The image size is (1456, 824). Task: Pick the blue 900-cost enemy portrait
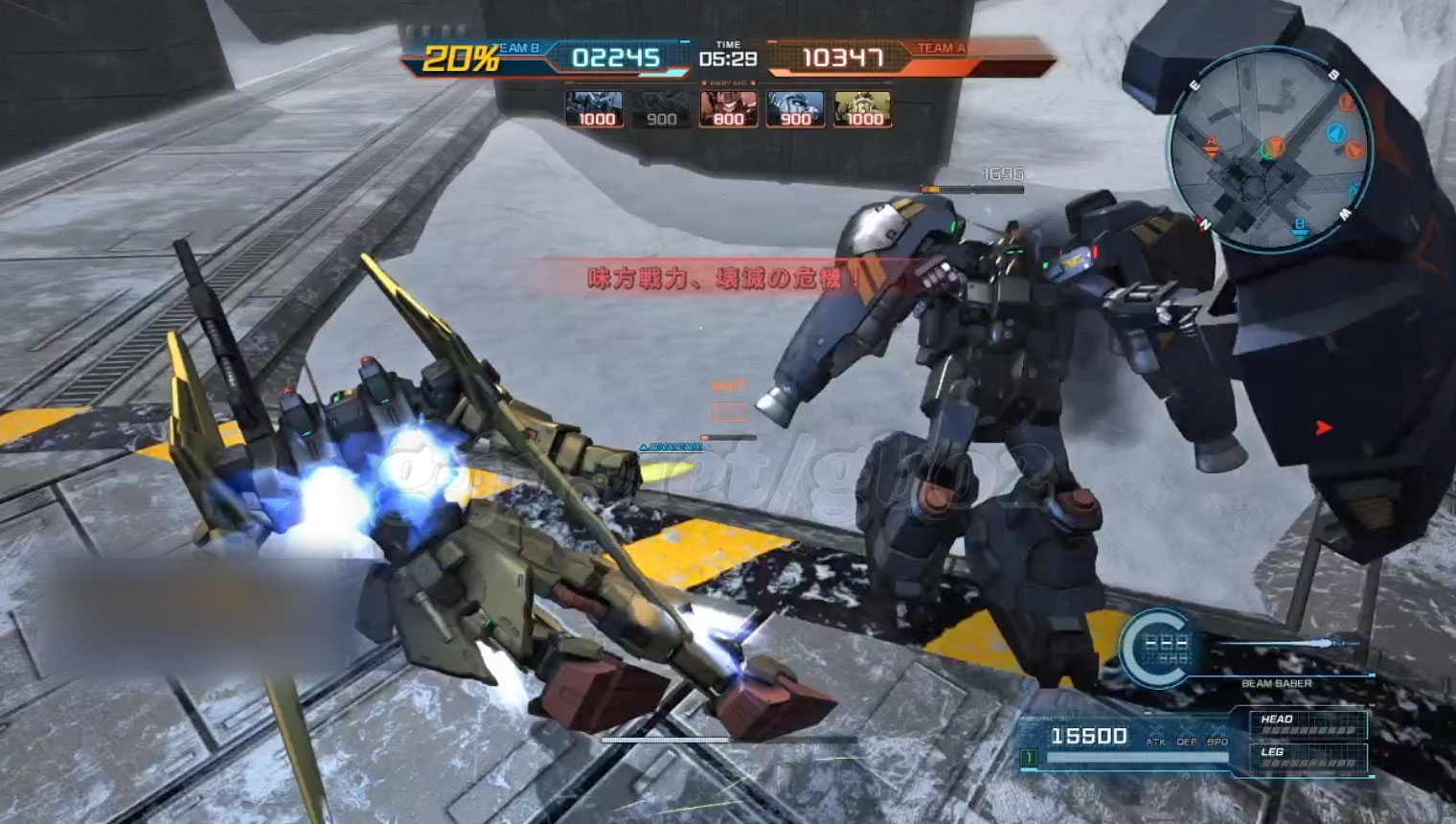(795, 109)
